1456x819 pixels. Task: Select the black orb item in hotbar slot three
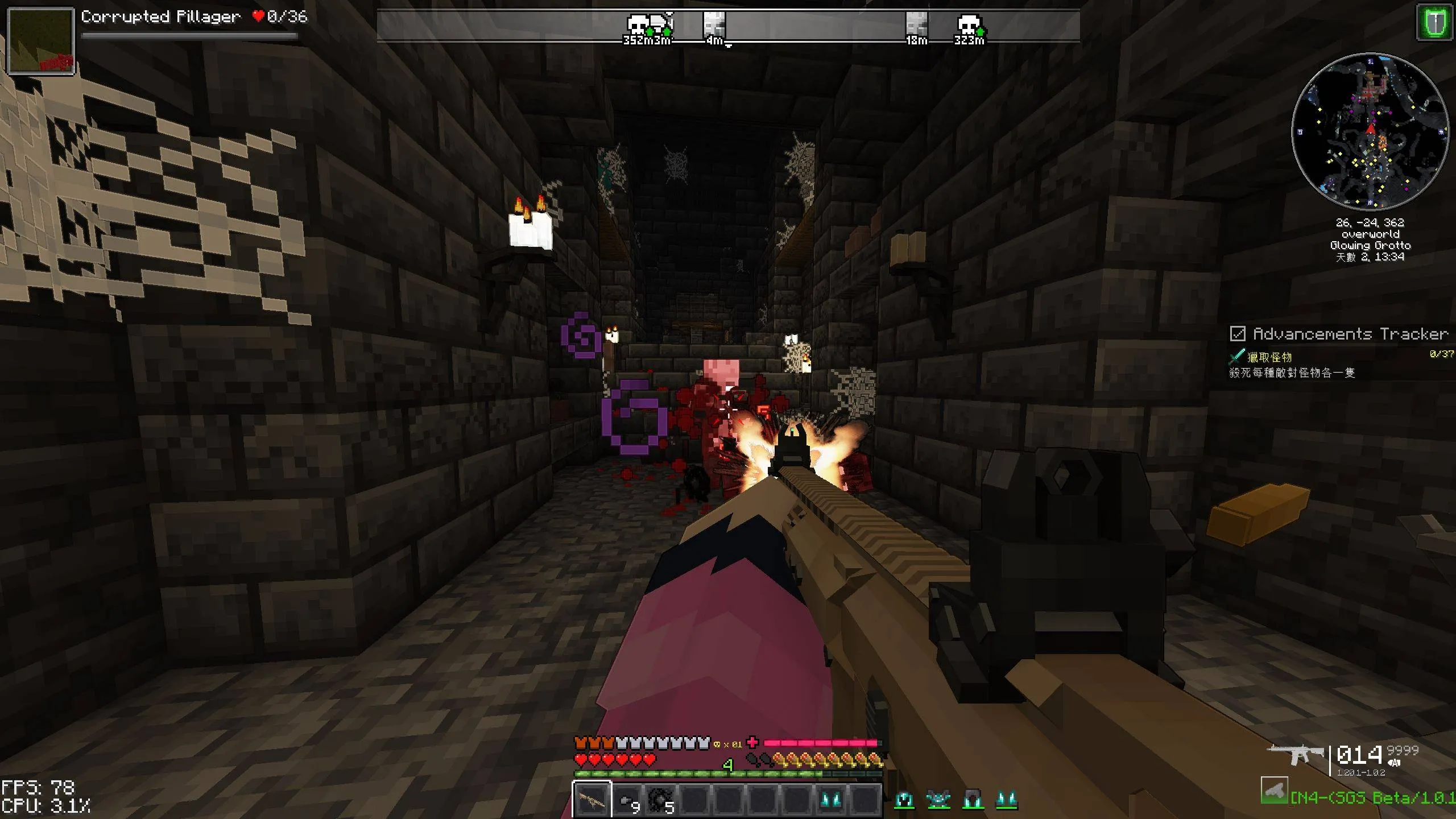click(660, 801)
